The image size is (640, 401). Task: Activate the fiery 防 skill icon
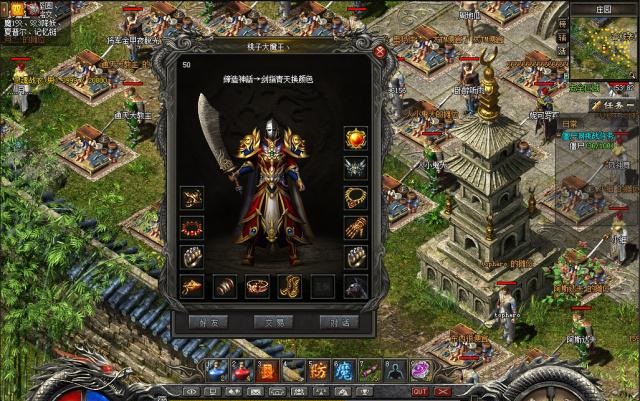point(319,370)
